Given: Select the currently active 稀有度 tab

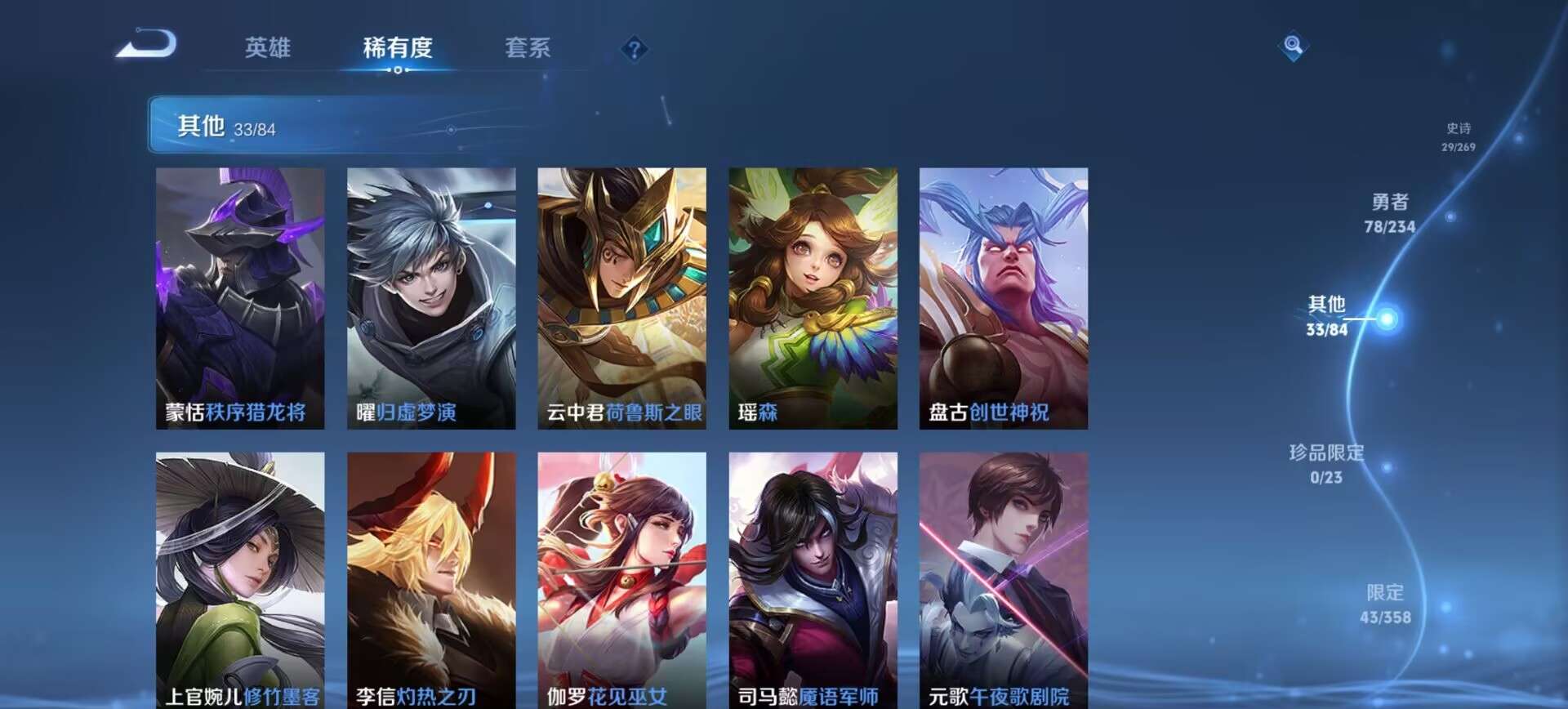Looking at the screenshot, I should 398,49.
